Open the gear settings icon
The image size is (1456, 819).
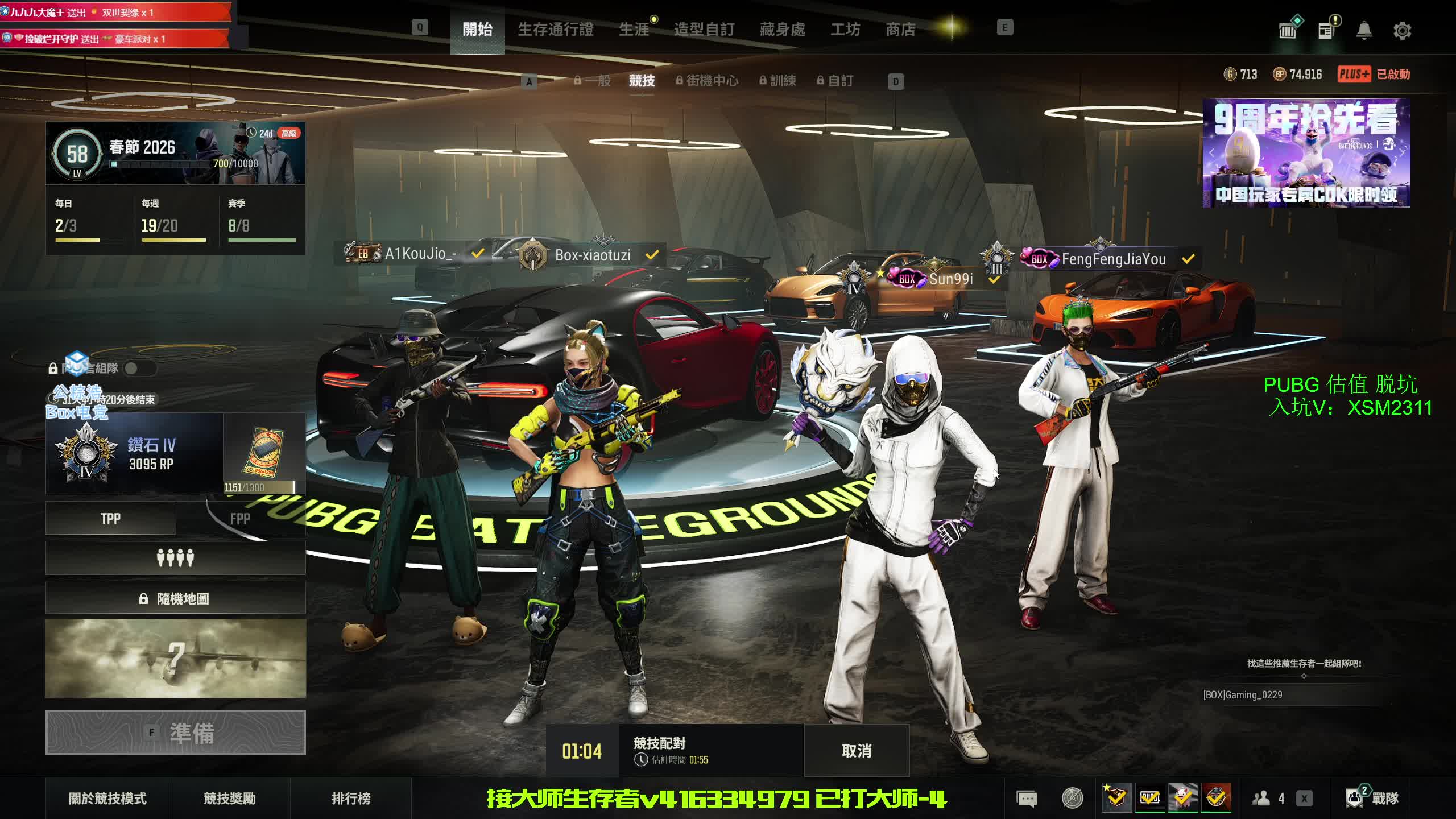coord(1402,31)
